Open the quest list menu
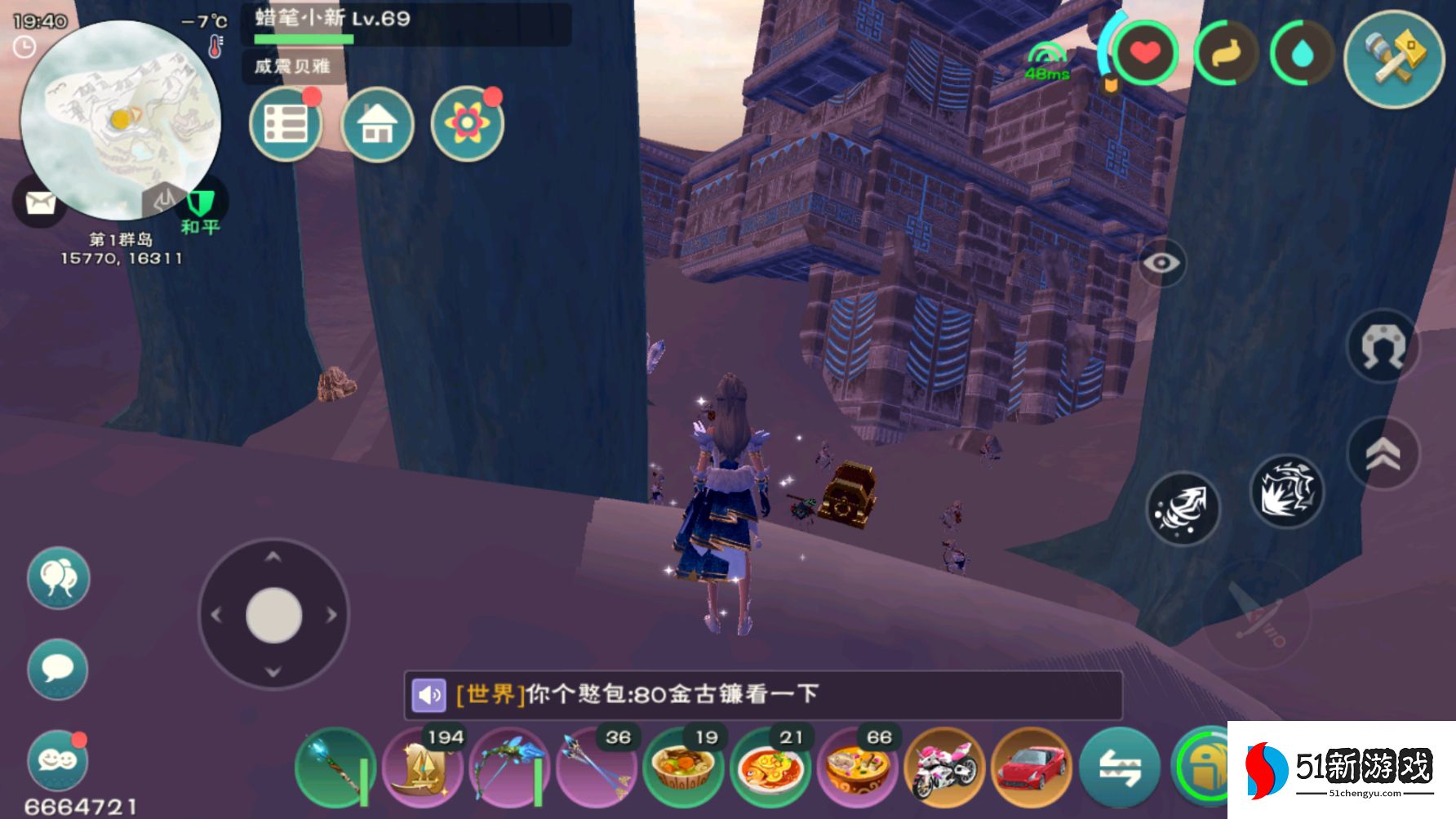Viewport: 1456px width, 819px height. pos(286,125)
